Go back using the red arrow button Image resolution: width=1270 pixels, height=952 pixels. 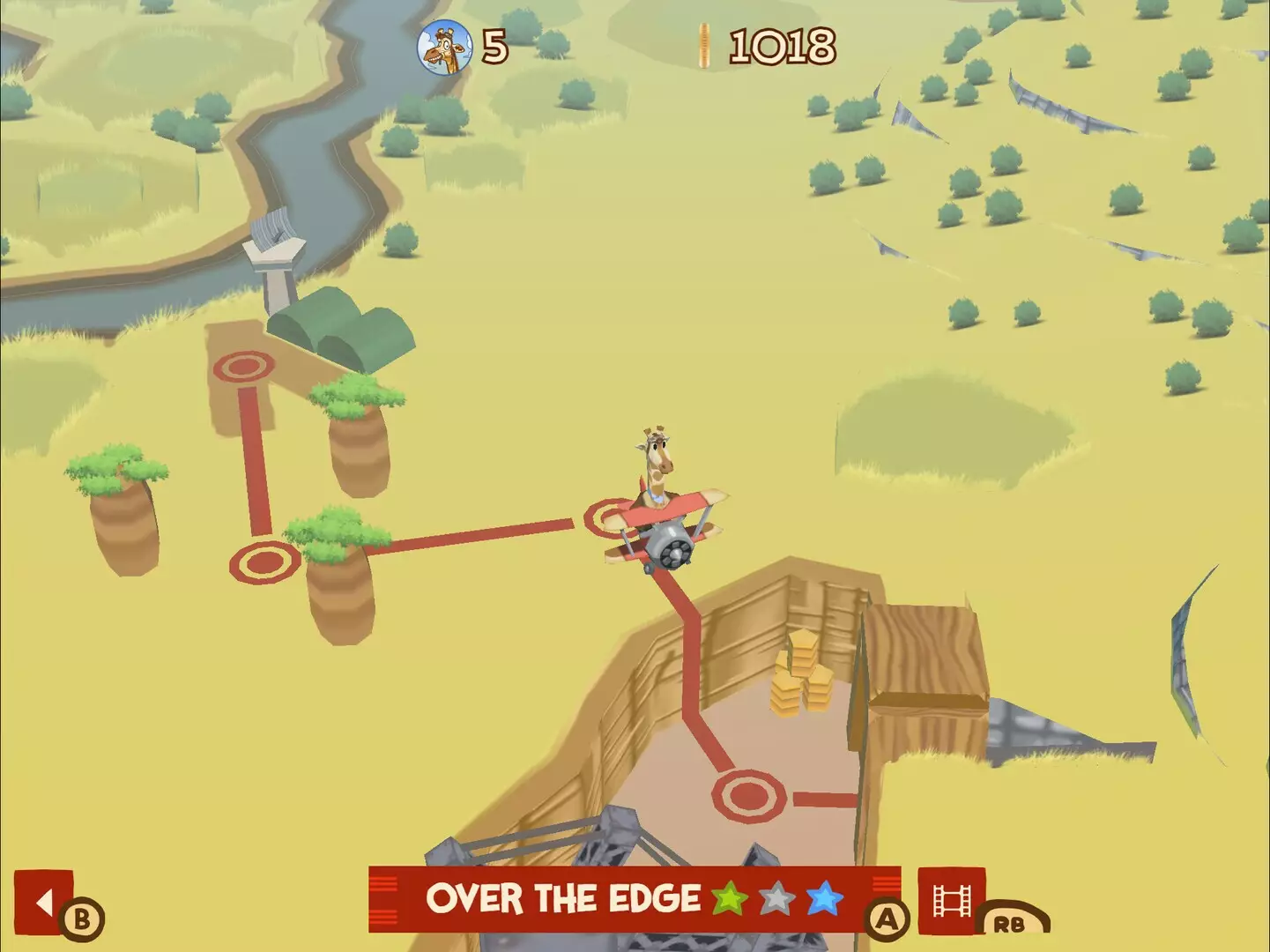[44, 902]
